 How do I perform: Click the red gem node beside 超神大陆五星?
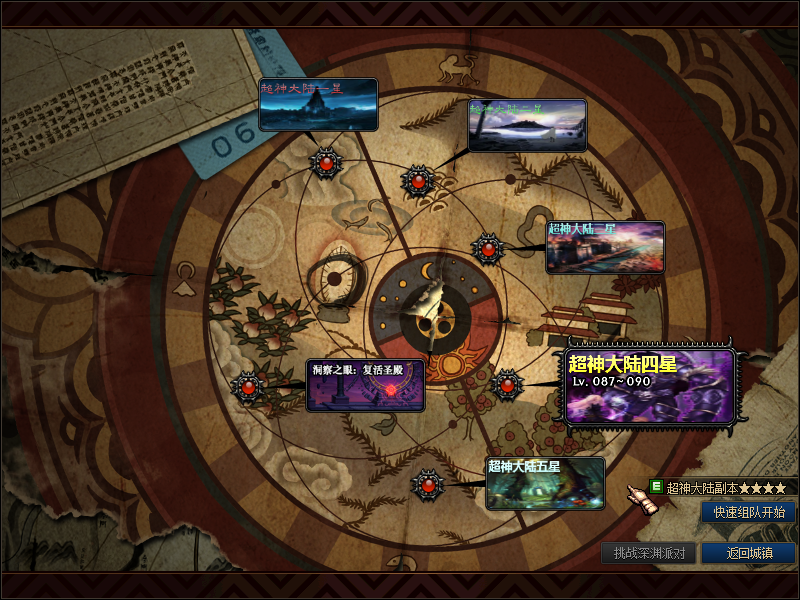(428, 485)
